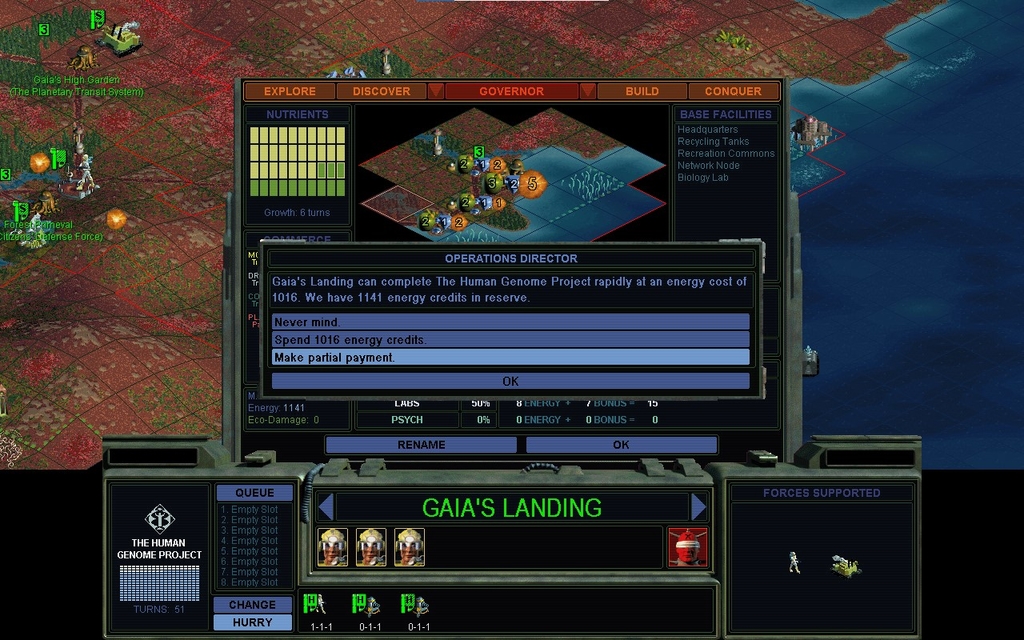This screenshot has height=640, width=1024.
Task: Select the Headquarters facility entry
Action: (708, 130)
